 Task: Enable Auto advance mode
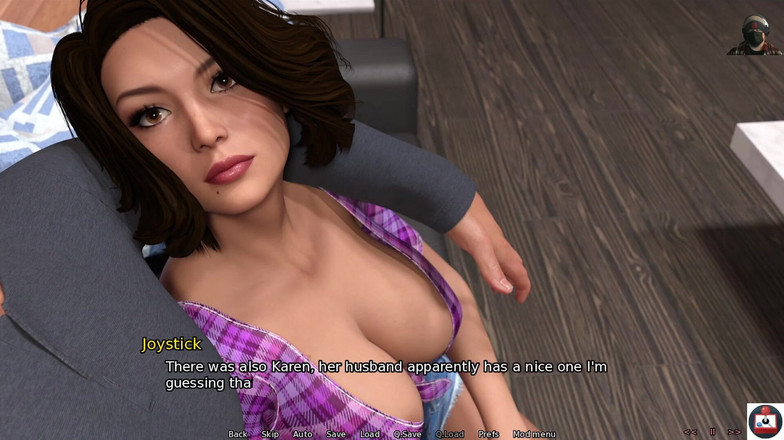[x=302, y=434]
